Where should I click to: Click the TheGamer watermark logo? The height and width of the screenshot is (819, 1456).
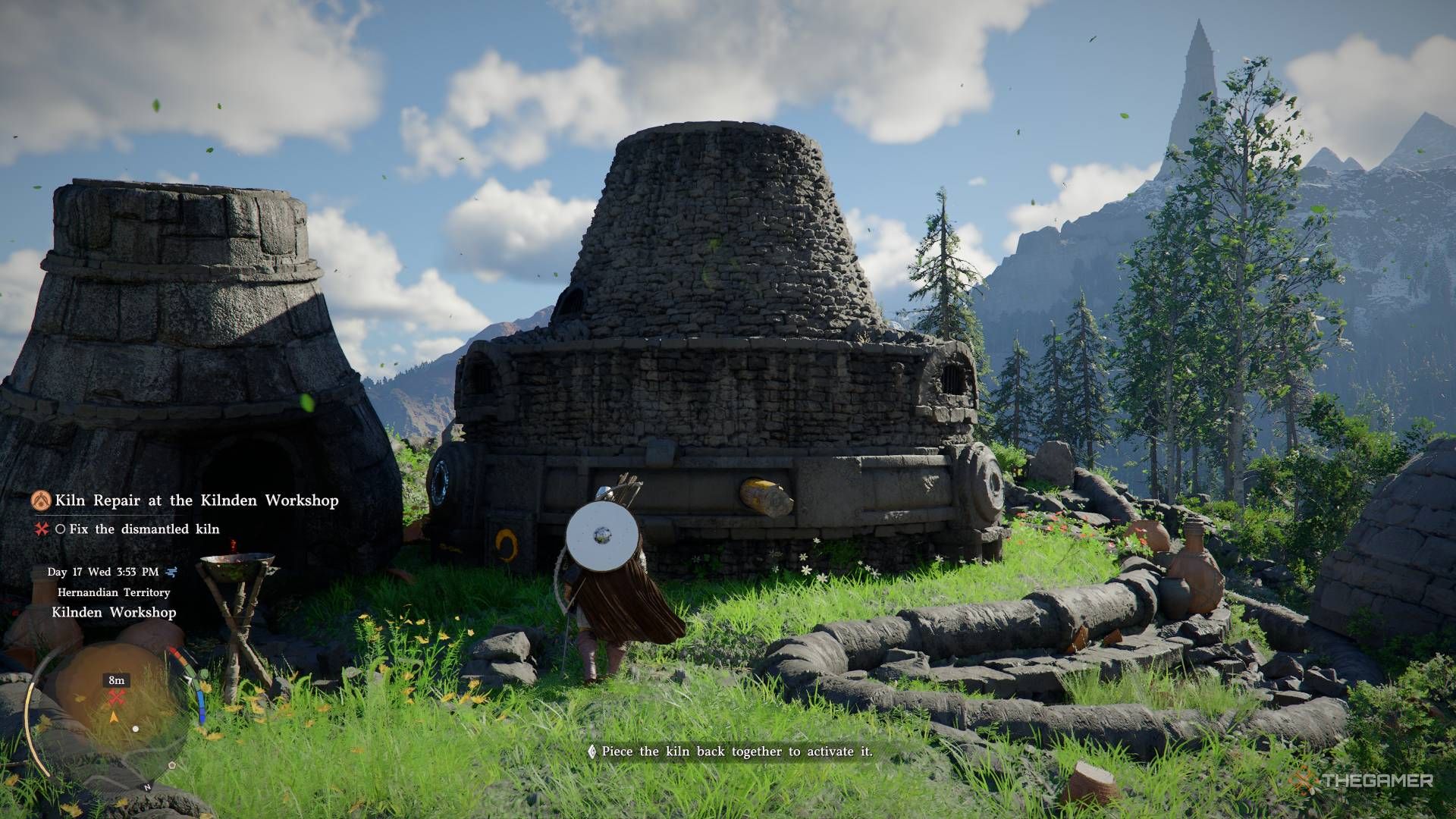tap(1363, 780)
